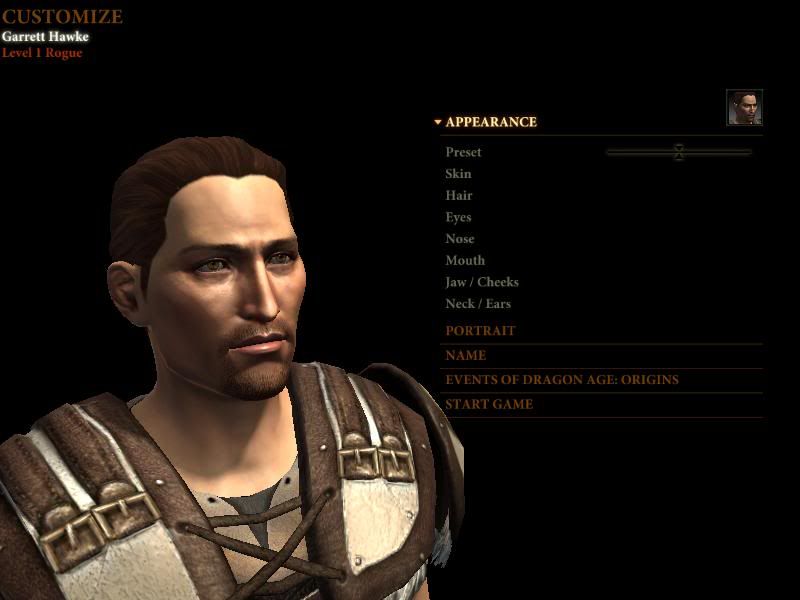
Task: Open the Skin options
Action: (x=458, y=174)
